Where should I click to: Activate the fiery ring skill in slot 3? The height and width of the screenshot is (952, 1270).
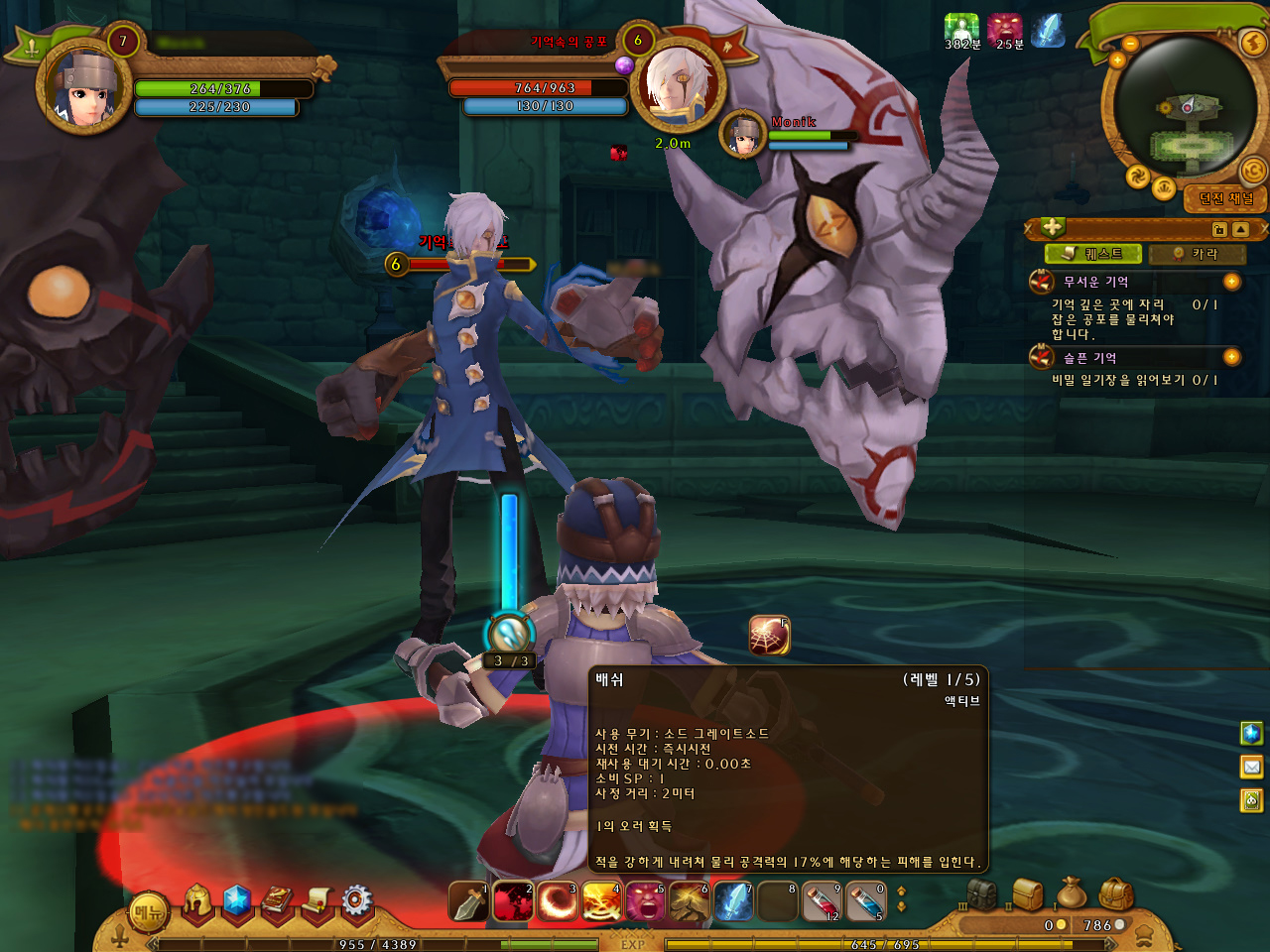[x=558, y=902]
